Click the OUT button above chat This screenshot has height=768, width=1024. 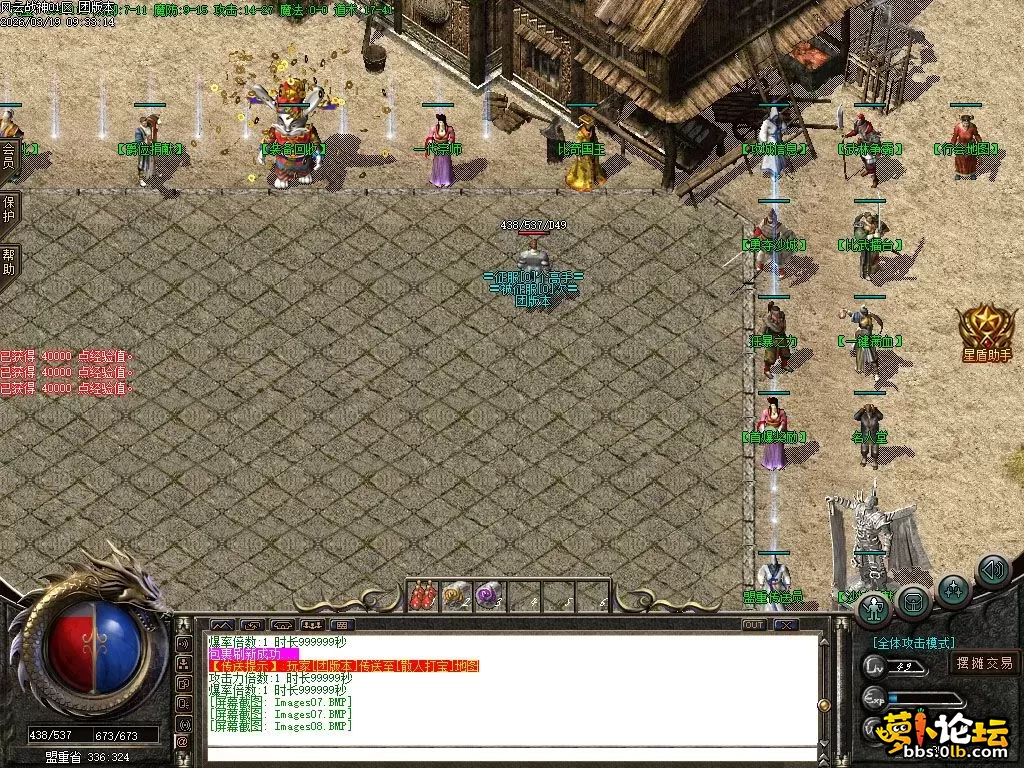click(755, 625)
